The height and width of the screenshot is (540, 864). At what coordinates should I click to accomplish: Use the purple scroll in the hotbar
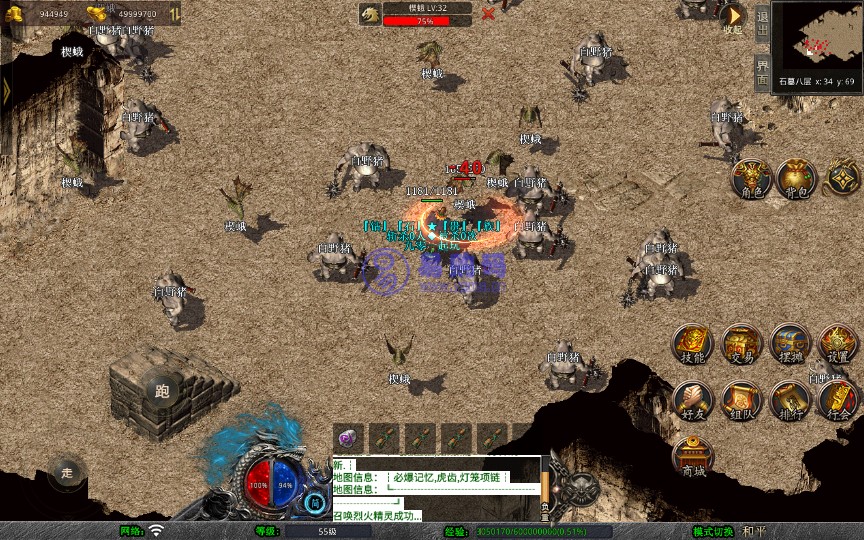click(x=347, y=437)
